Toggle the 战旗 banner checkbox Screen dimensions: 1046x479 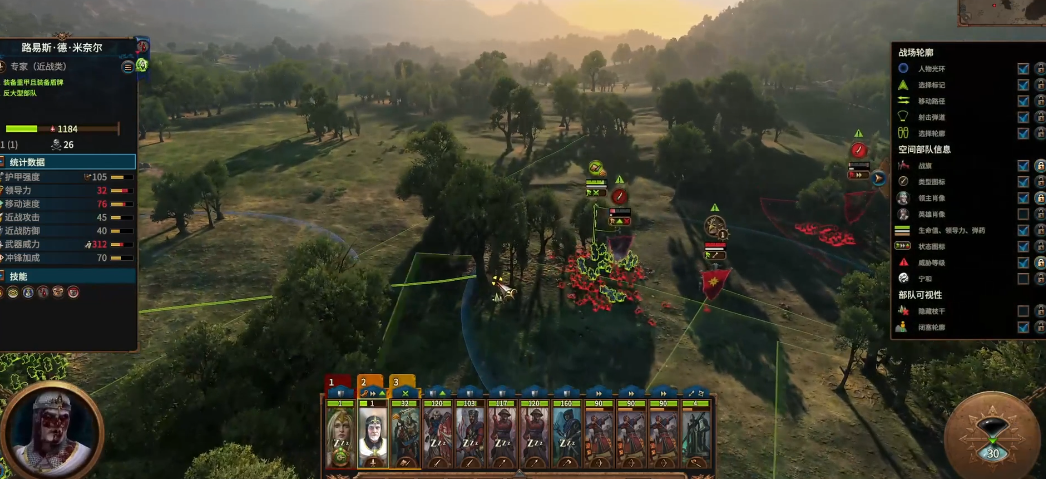[x=1023, y=166]
